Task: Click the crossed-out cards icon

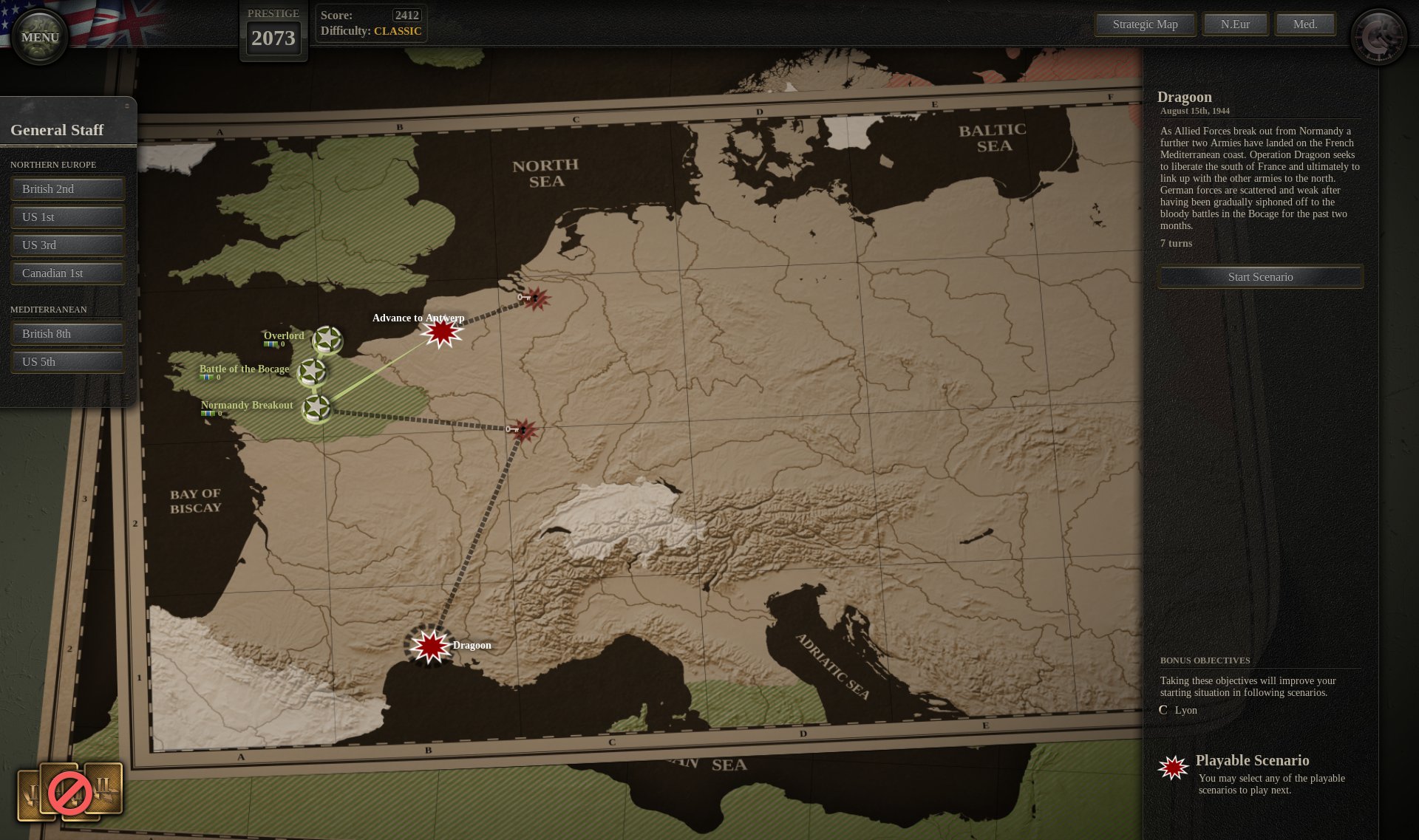Action: 70,793
